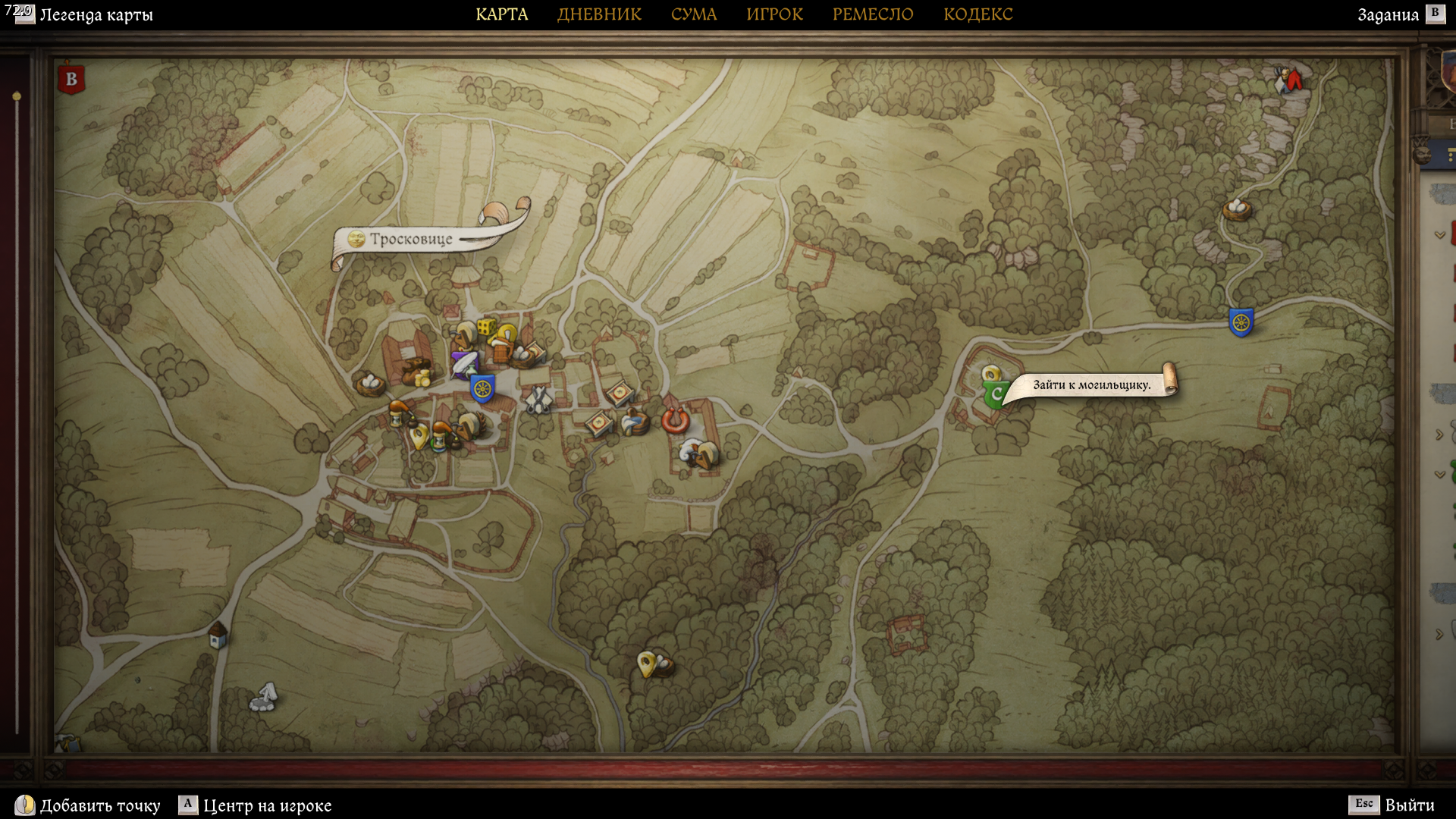Select the Тросковице town label
1456x819 pixels.
click(410, 240)
